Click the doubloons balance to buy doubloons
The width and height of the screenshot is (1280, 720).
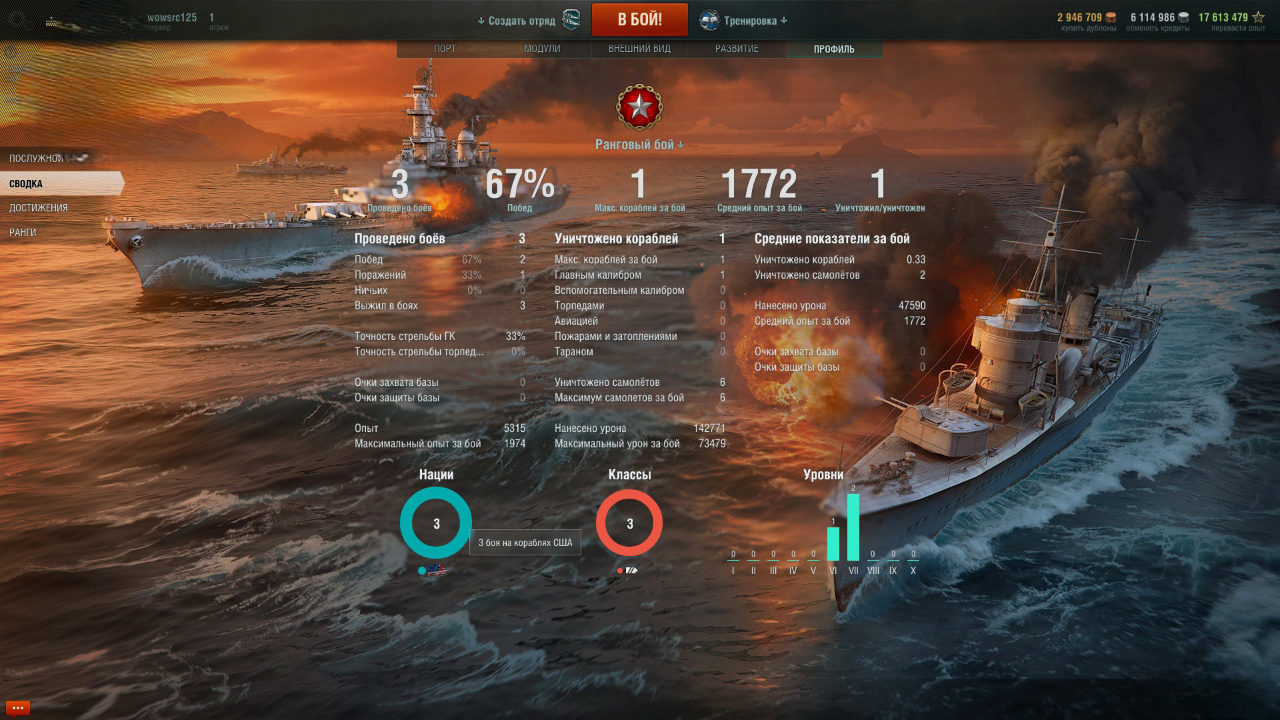pyautogui.click(x=1087, y=20)
